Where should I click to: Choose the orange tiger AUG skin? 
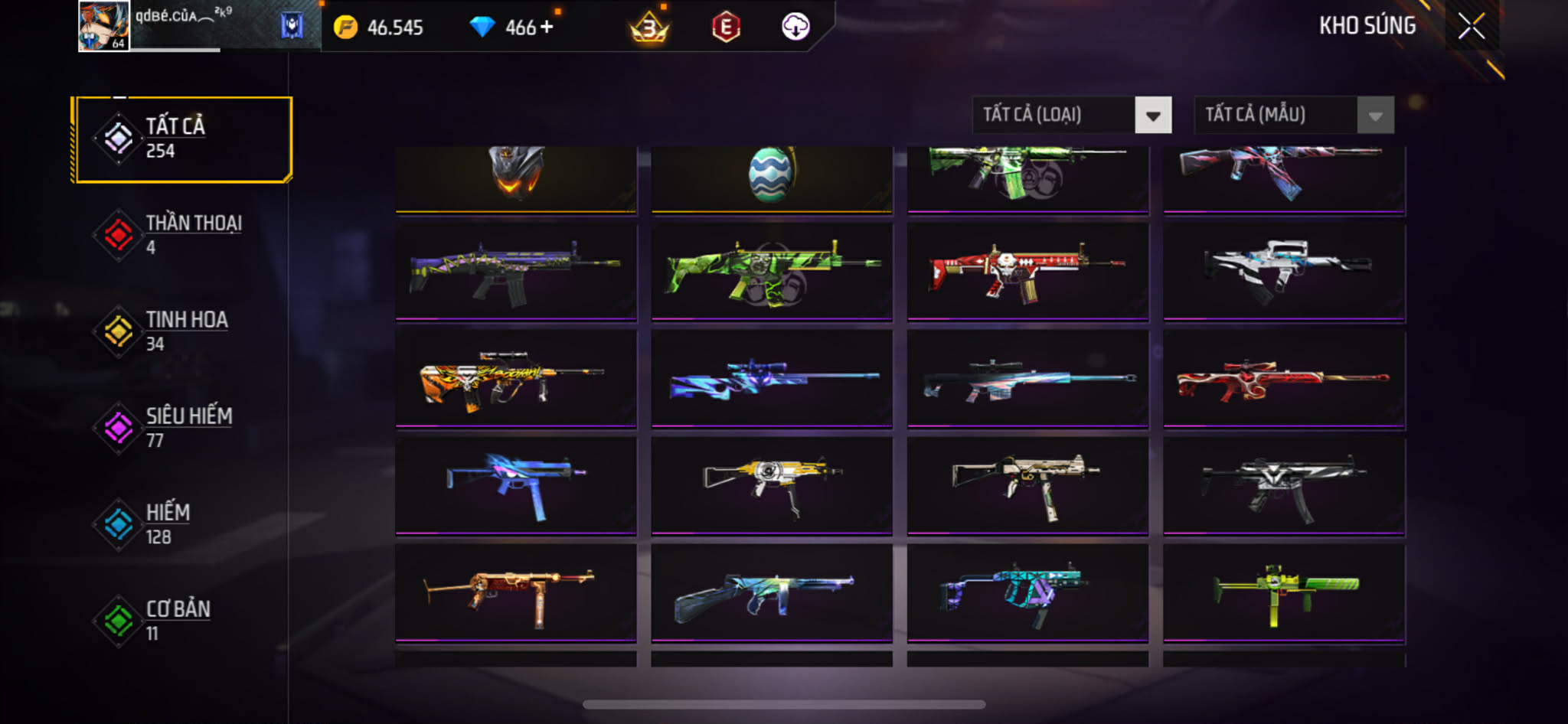[516, 378]
